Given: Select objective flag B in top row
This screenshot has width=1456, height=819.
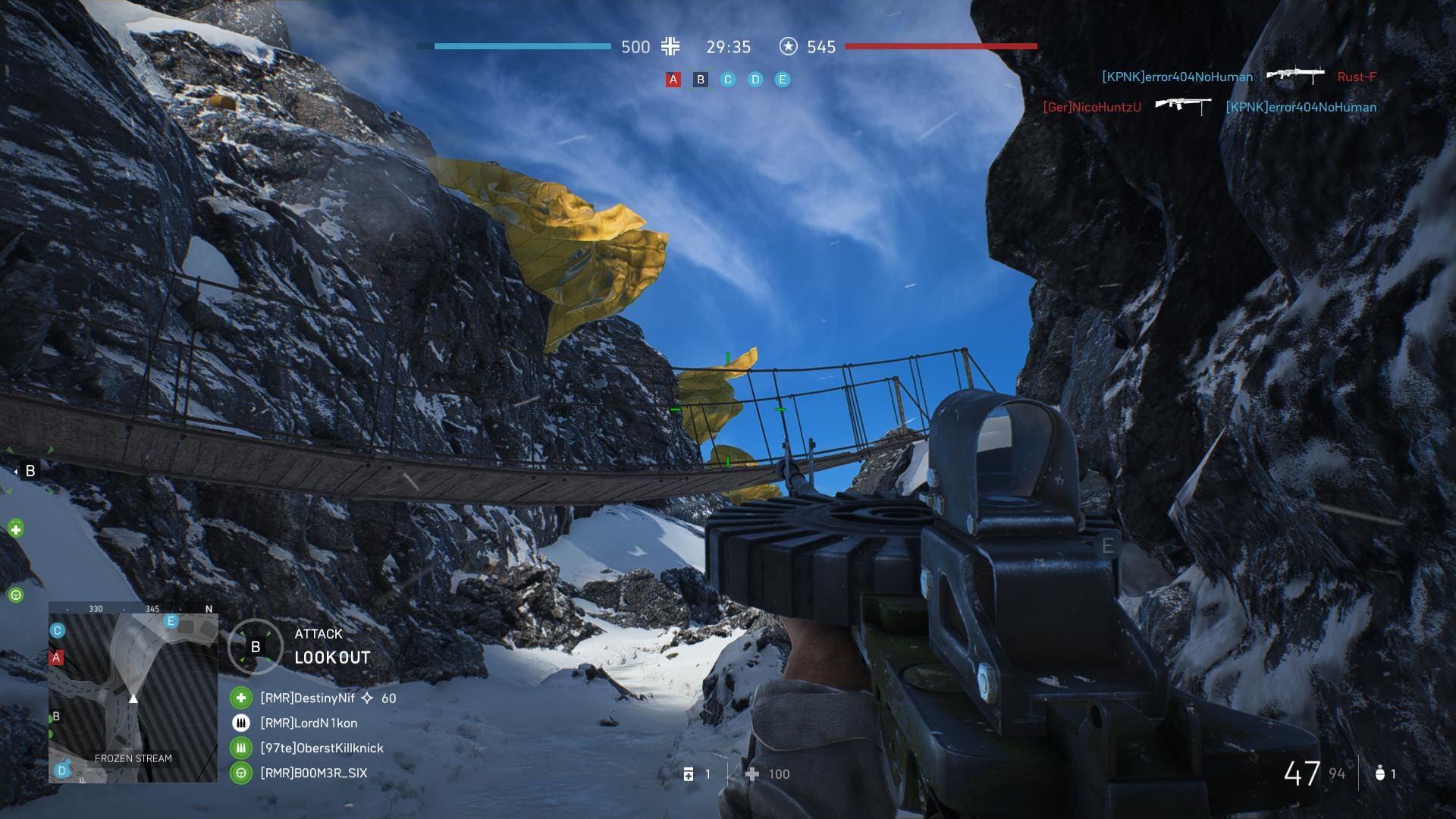Looking at the screenshot, I should pos(700,80).
